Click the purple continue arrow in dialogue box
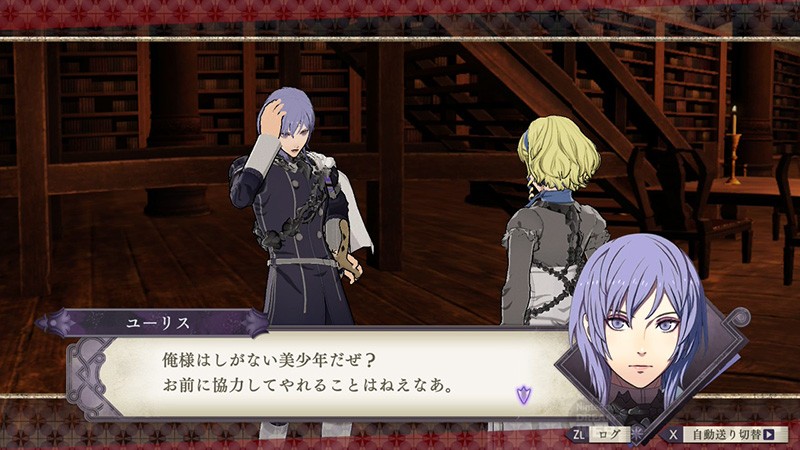The image size is (800, 450). [522, 393]
